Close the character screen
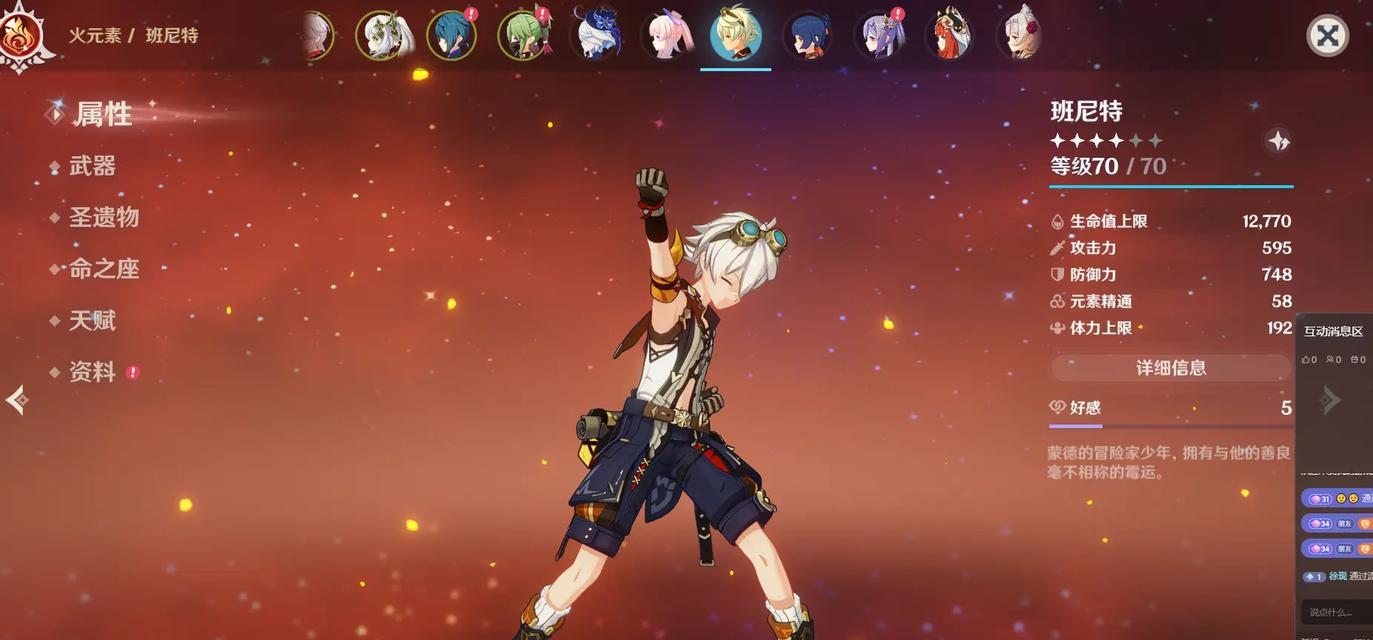The width and height of the screenshot is (1373, 640). tap(1327, 37)
